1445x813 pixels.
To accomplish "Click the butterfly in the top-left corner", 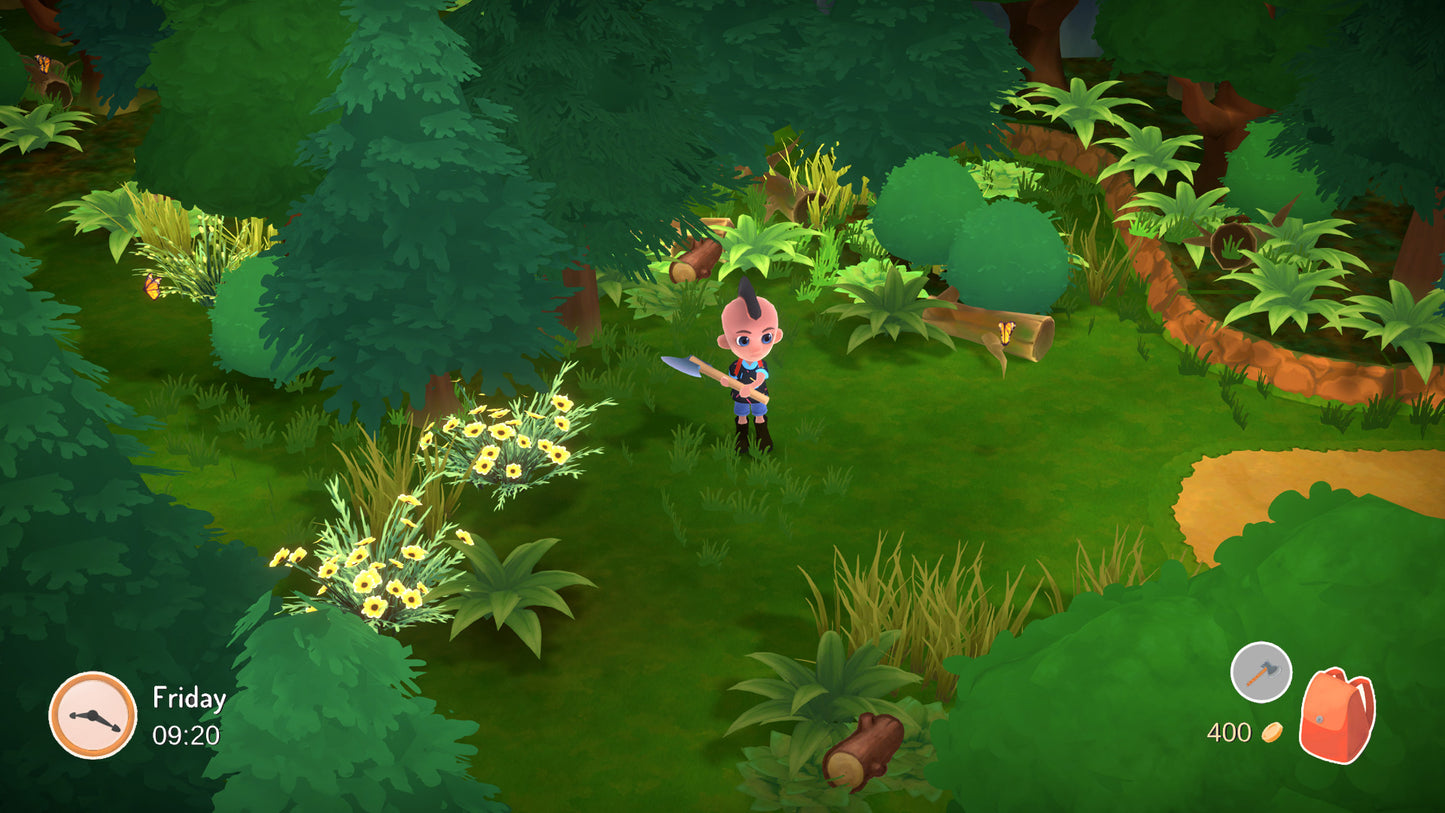I will [x=43, y=62].
